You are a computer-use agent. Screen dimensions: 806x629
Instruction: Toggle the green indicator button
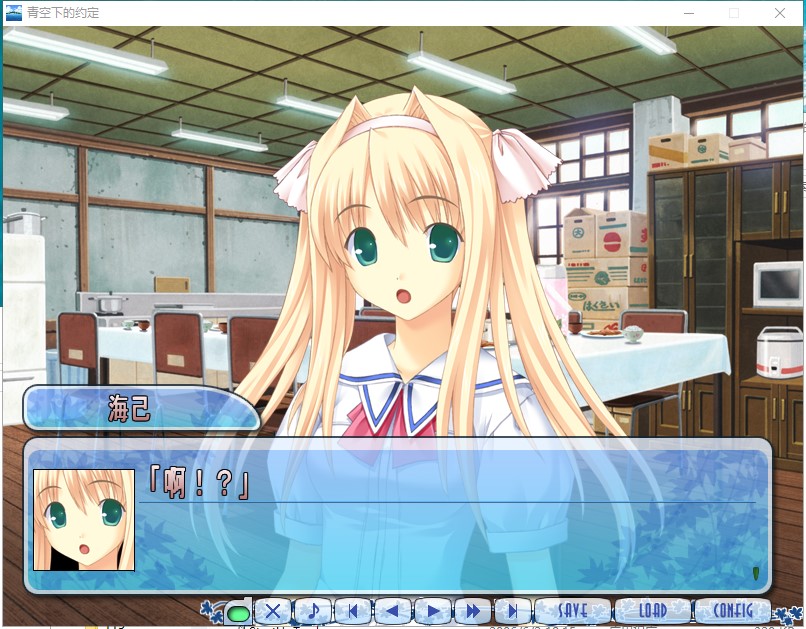coord(238,612)
